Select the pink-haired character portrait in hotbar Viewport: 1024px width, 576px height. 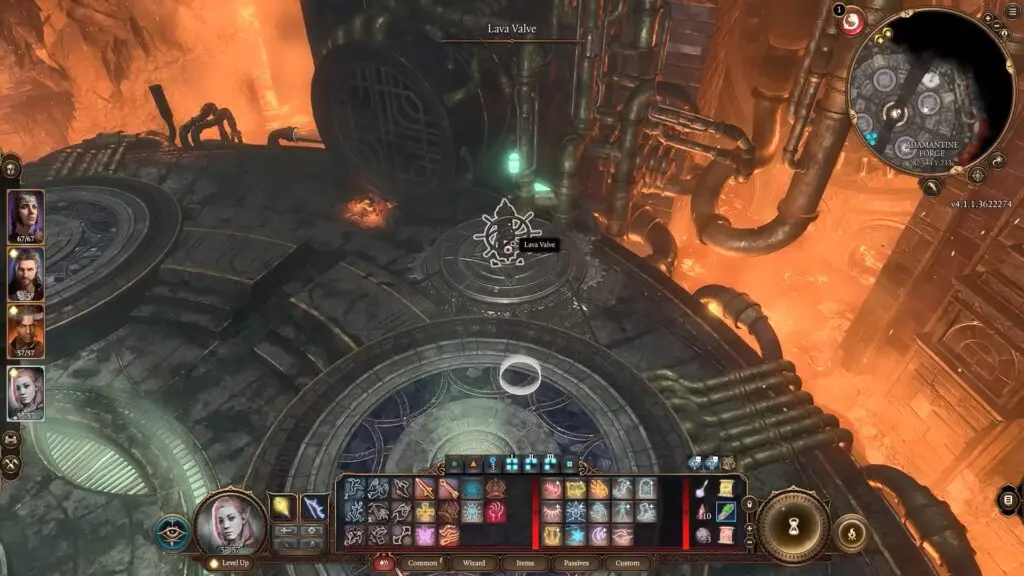[x=230, y=522]
